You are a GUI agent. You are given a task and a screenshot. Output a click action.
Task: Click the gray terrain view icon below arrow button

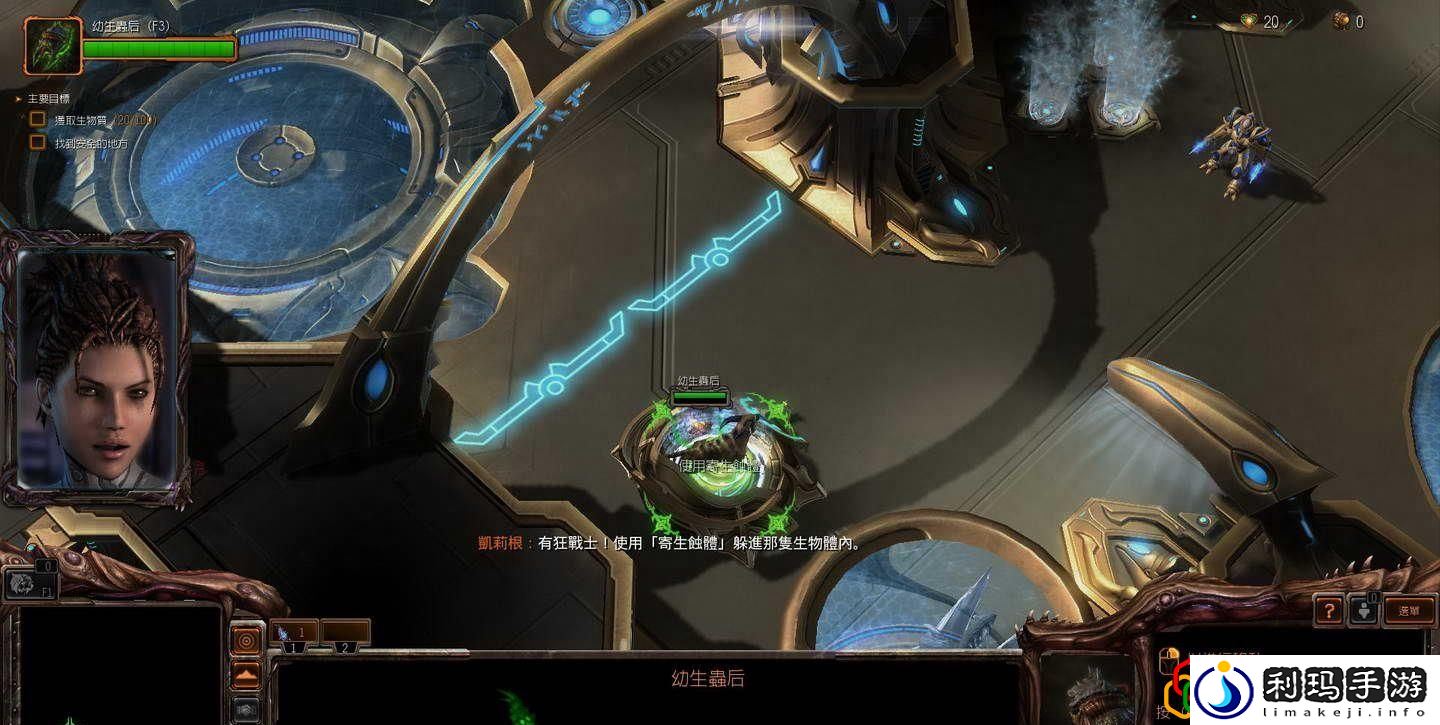[x=246, y=708]
